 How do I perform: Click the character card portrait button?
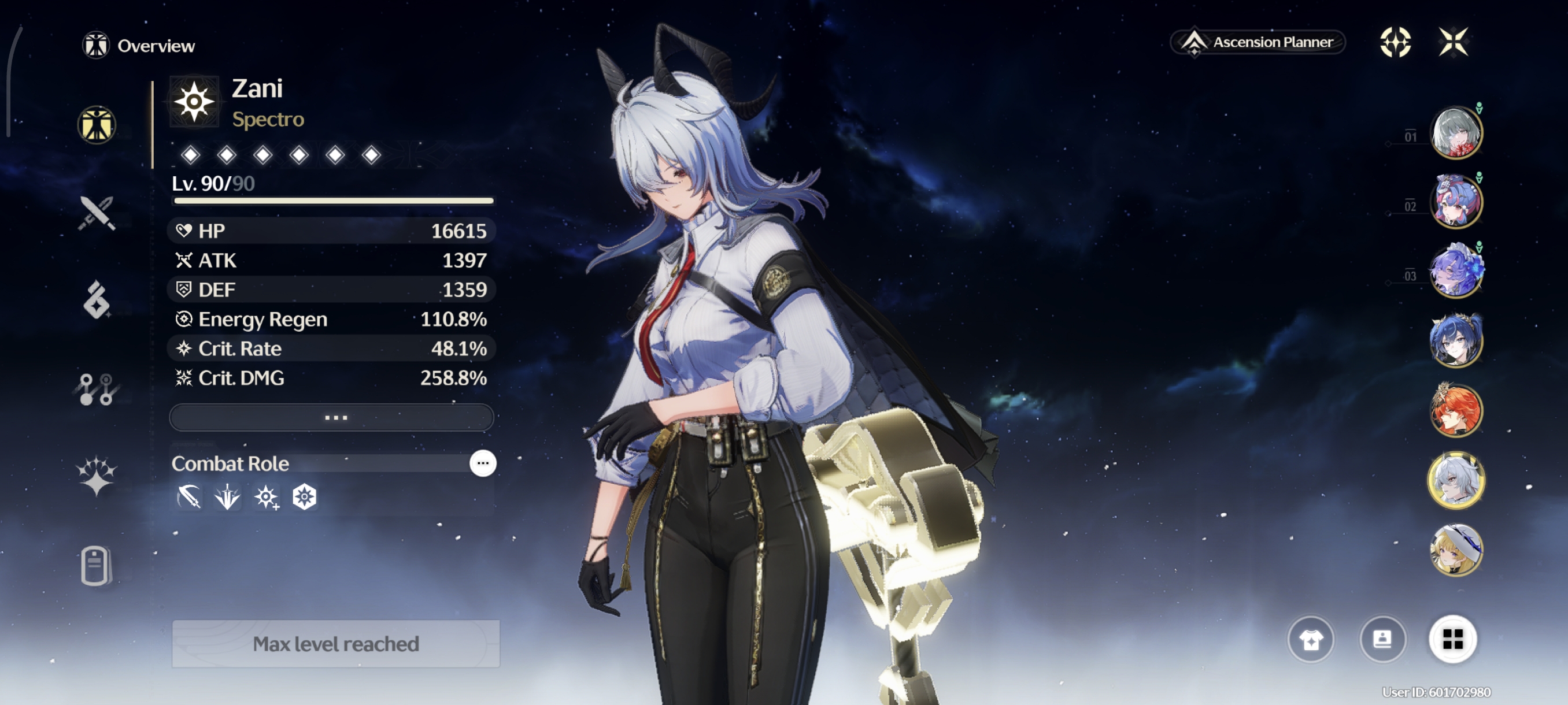click(x=1382, y=639)
